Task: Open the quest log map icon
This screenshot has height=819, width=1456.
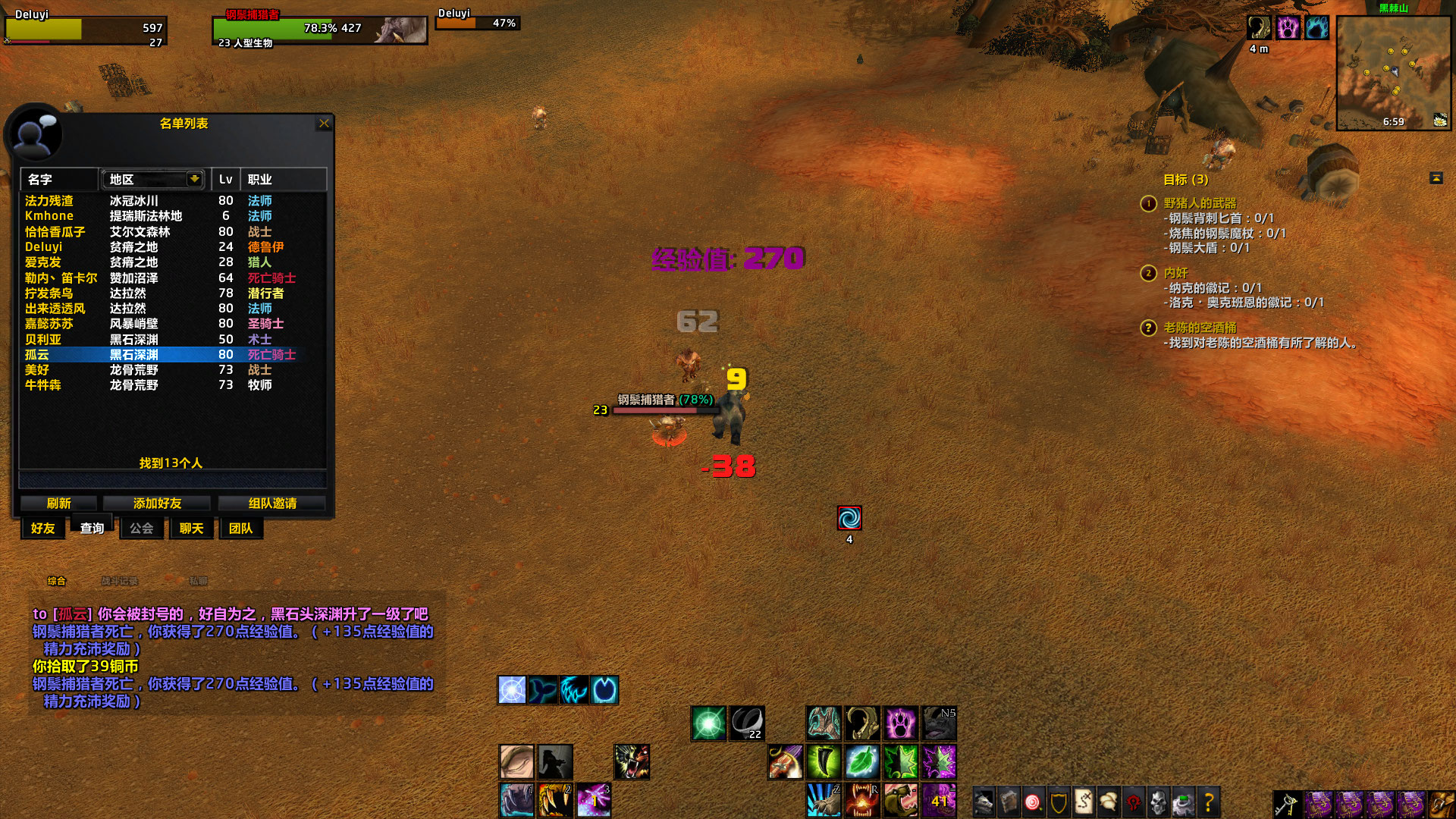Action: [1084, 801]
